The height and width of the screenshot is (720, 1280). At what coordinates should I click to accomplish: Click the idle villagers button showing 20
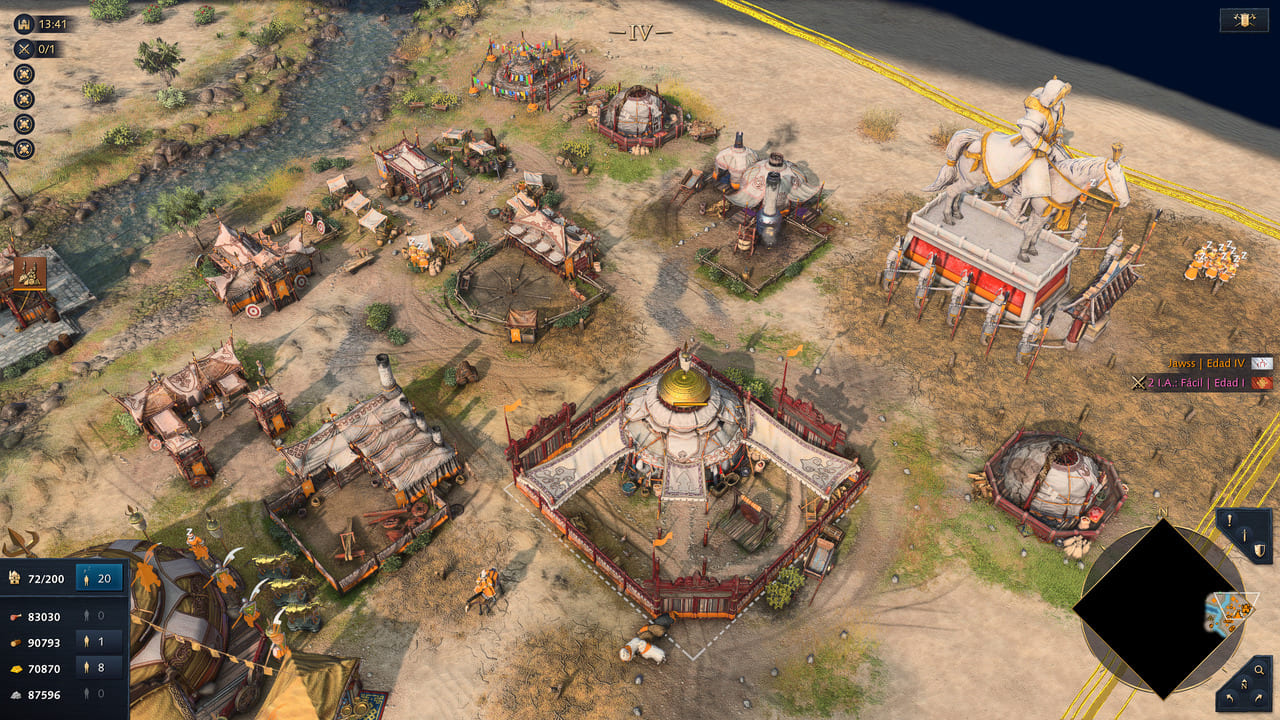click(100, 577)
